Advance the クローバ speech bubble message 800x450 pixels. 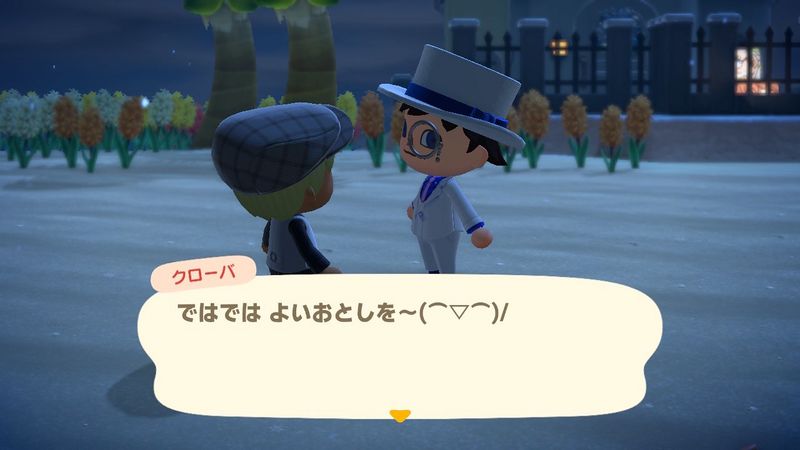coord(400,345)
